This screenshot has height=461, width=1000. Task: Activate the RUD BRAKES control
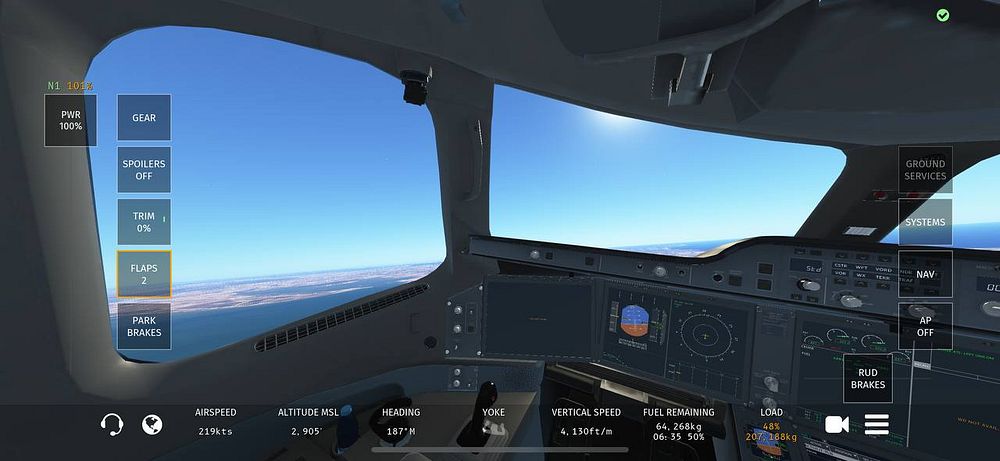click(868, 378)
